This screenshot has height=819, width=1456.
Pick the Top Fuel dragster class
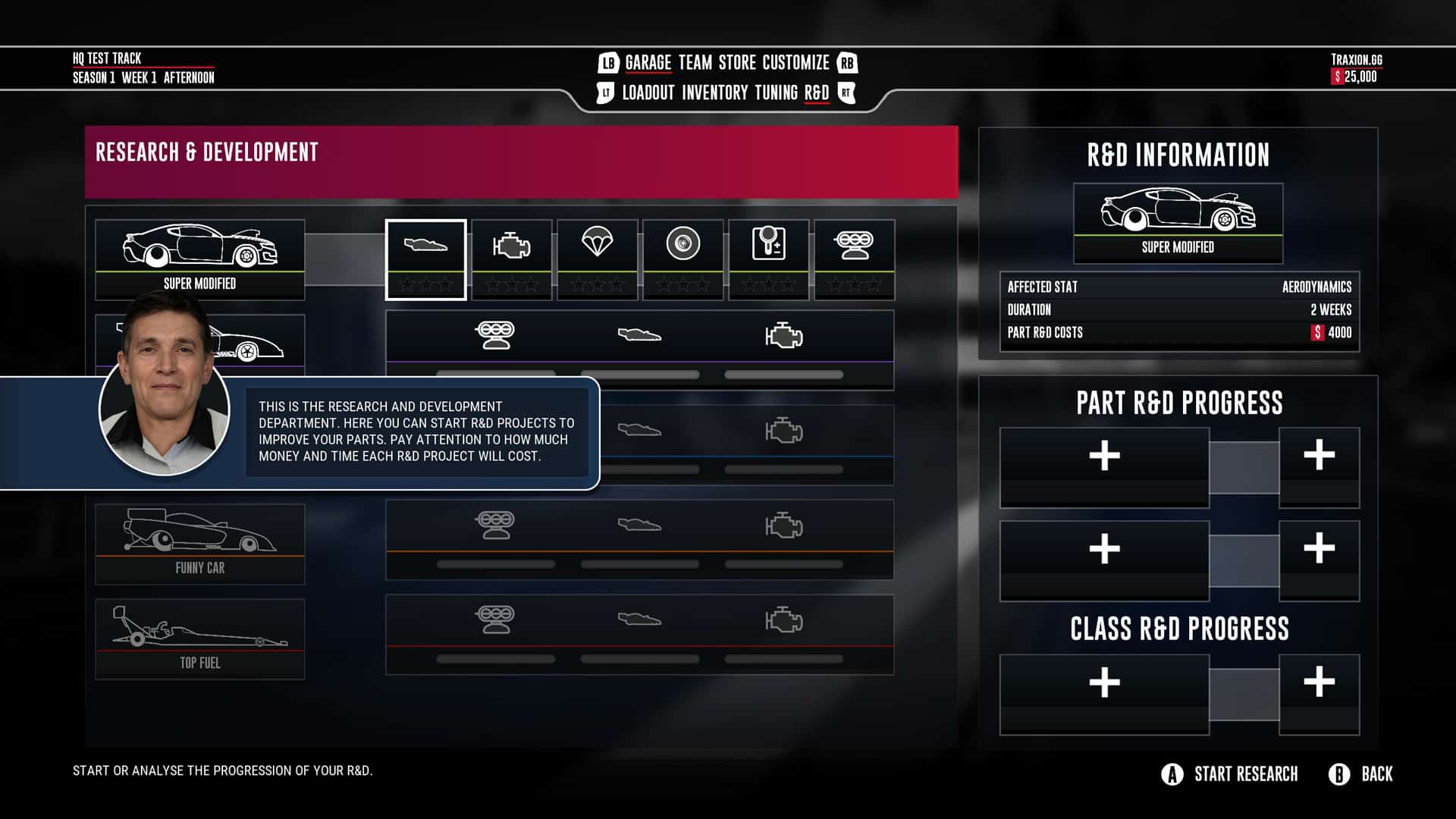point(200,639)
